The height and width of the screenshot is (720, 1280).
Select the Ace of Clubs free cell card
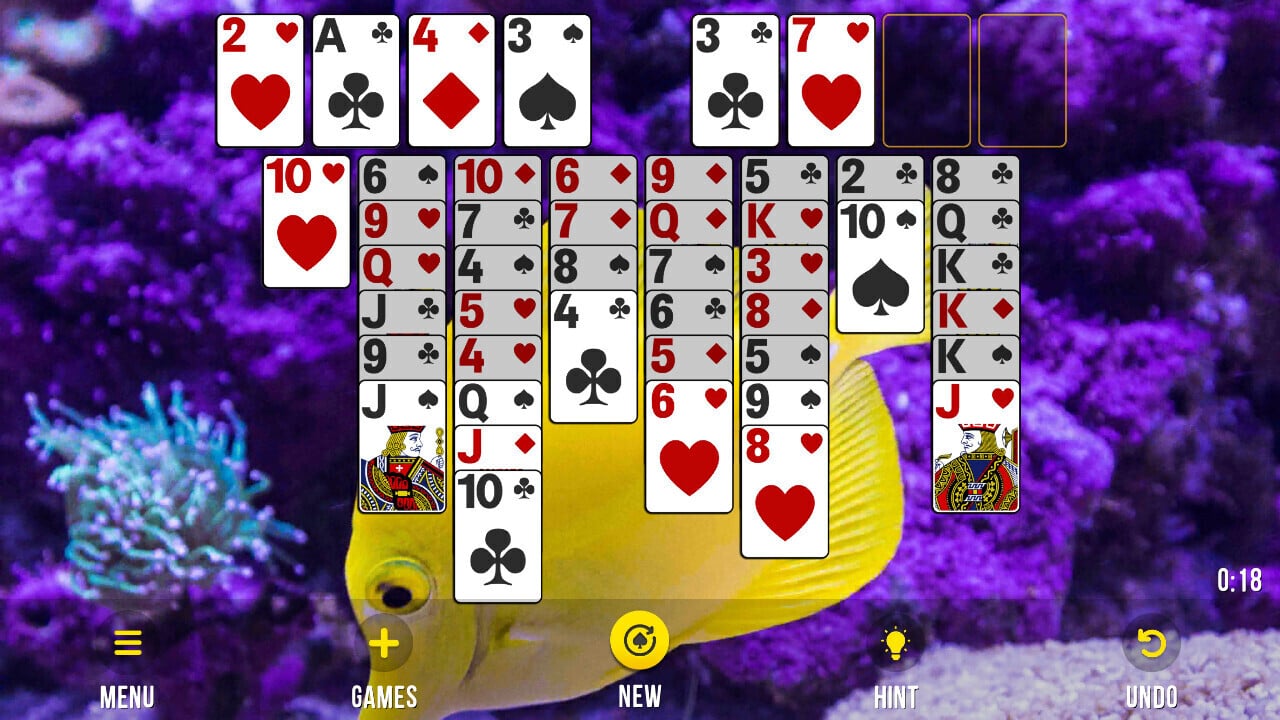(x=354, y=80)
